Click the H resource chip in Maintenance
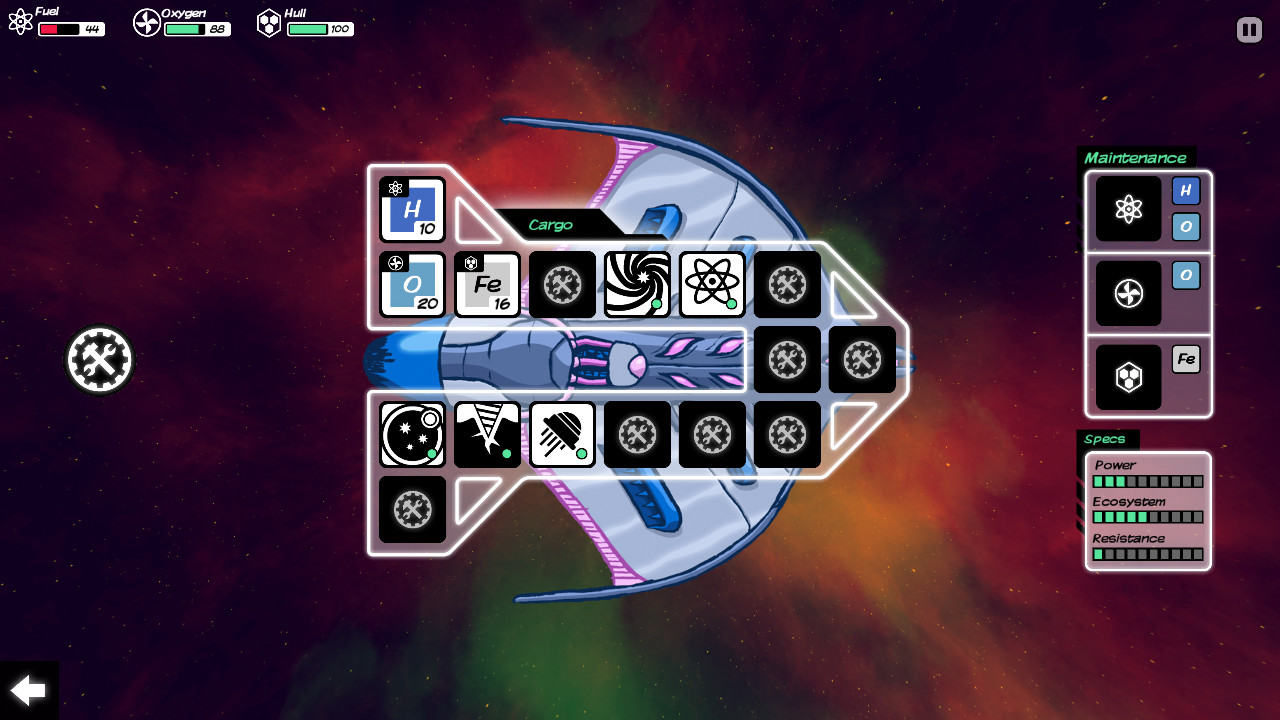This screenshot has height=720, width=1280. click(1184, 190)
